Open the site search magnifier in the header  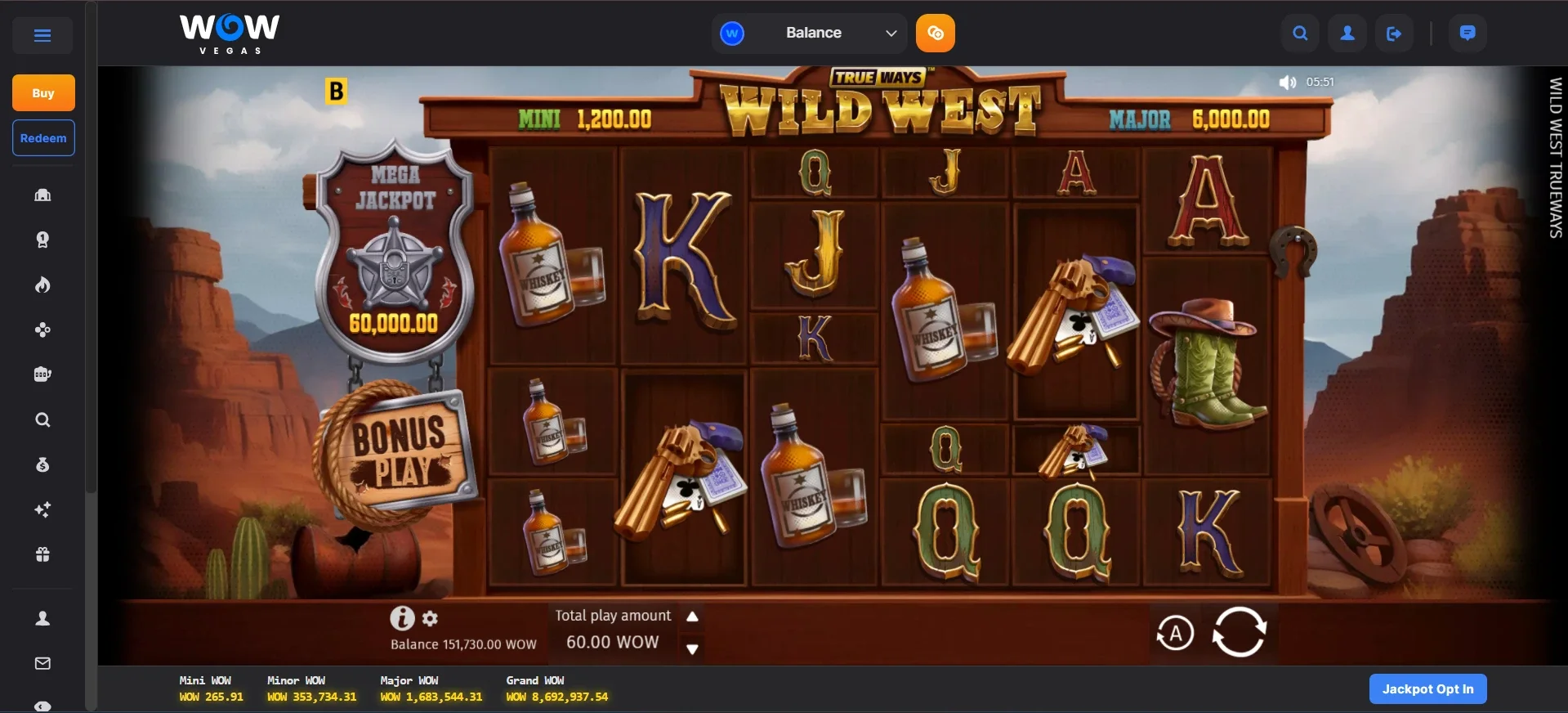click(x=1300, y=34)
